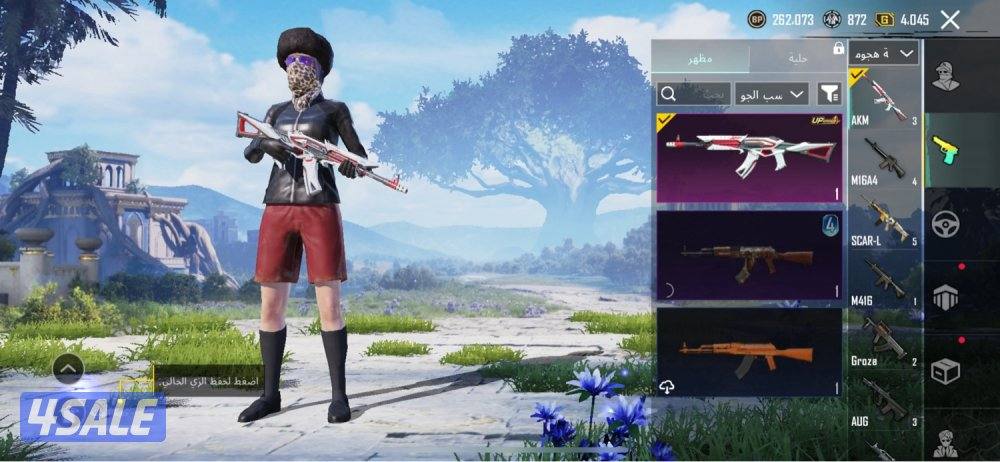Viewport: 1000px width, 462px height.
Task: Select the white-red upgradable AKM skin
Action: (749, 158)
